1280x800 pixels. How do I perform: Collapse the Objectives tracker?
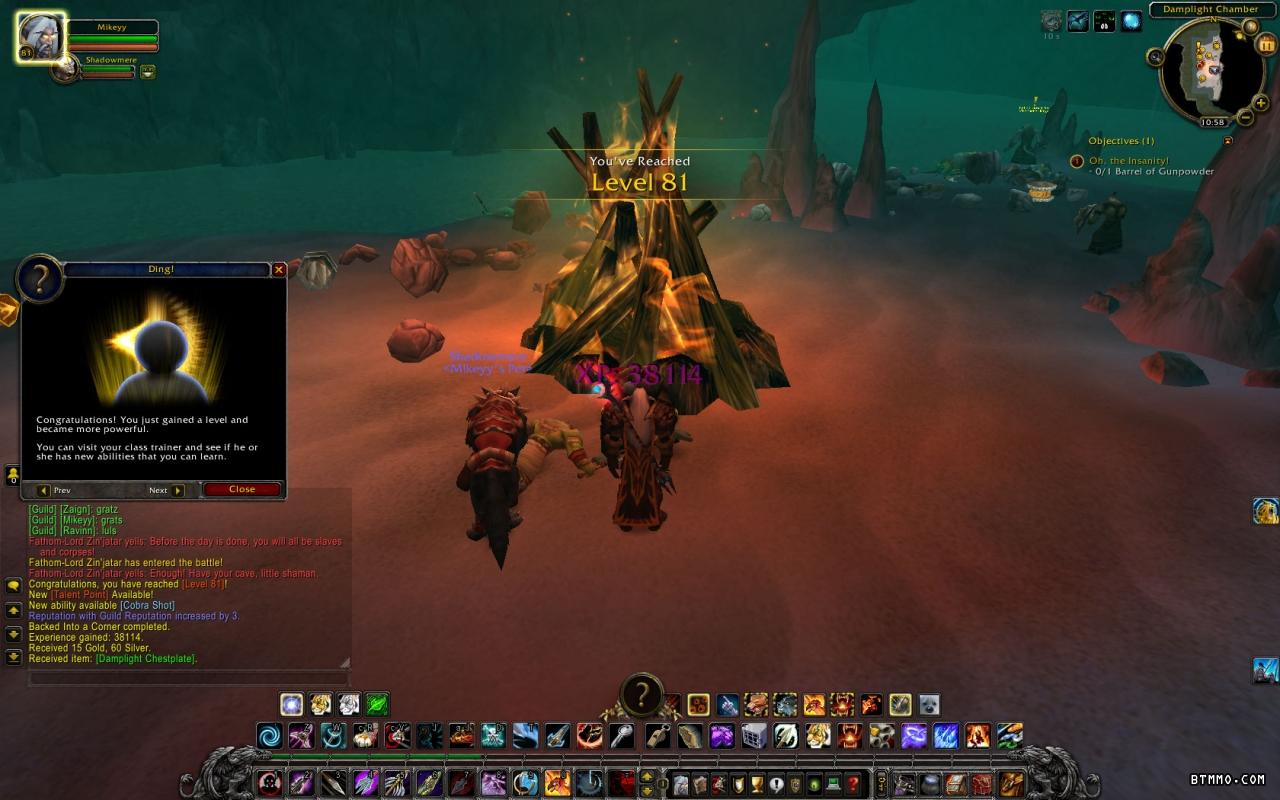[1228, 141]
